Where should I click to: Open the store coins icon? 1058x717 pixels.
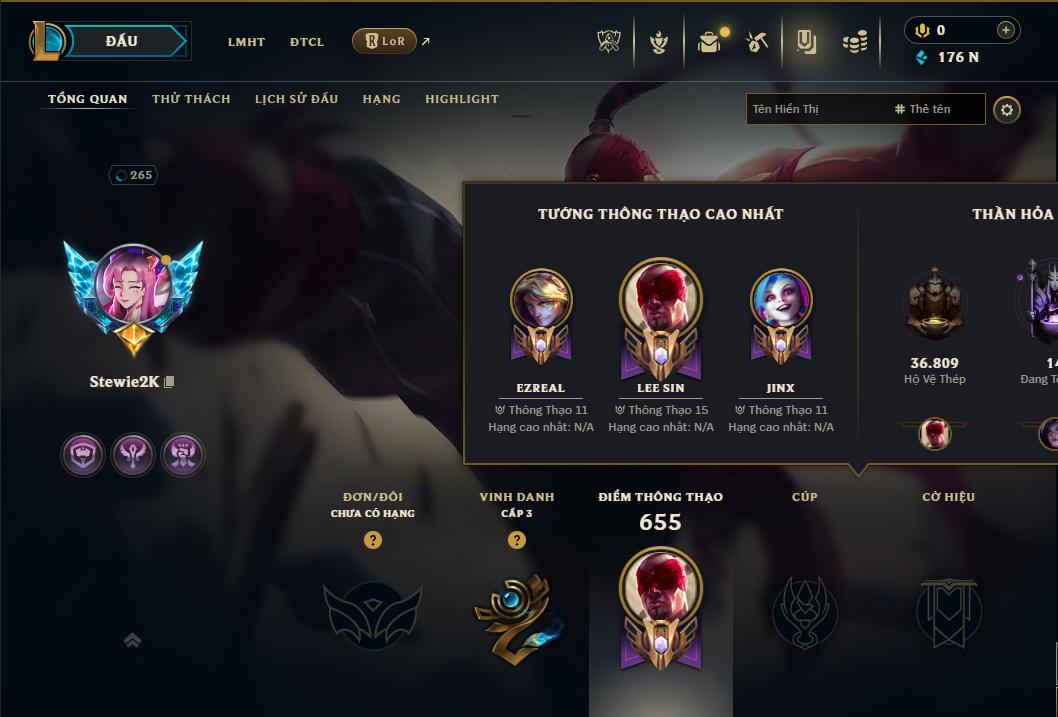pos(854,42)
